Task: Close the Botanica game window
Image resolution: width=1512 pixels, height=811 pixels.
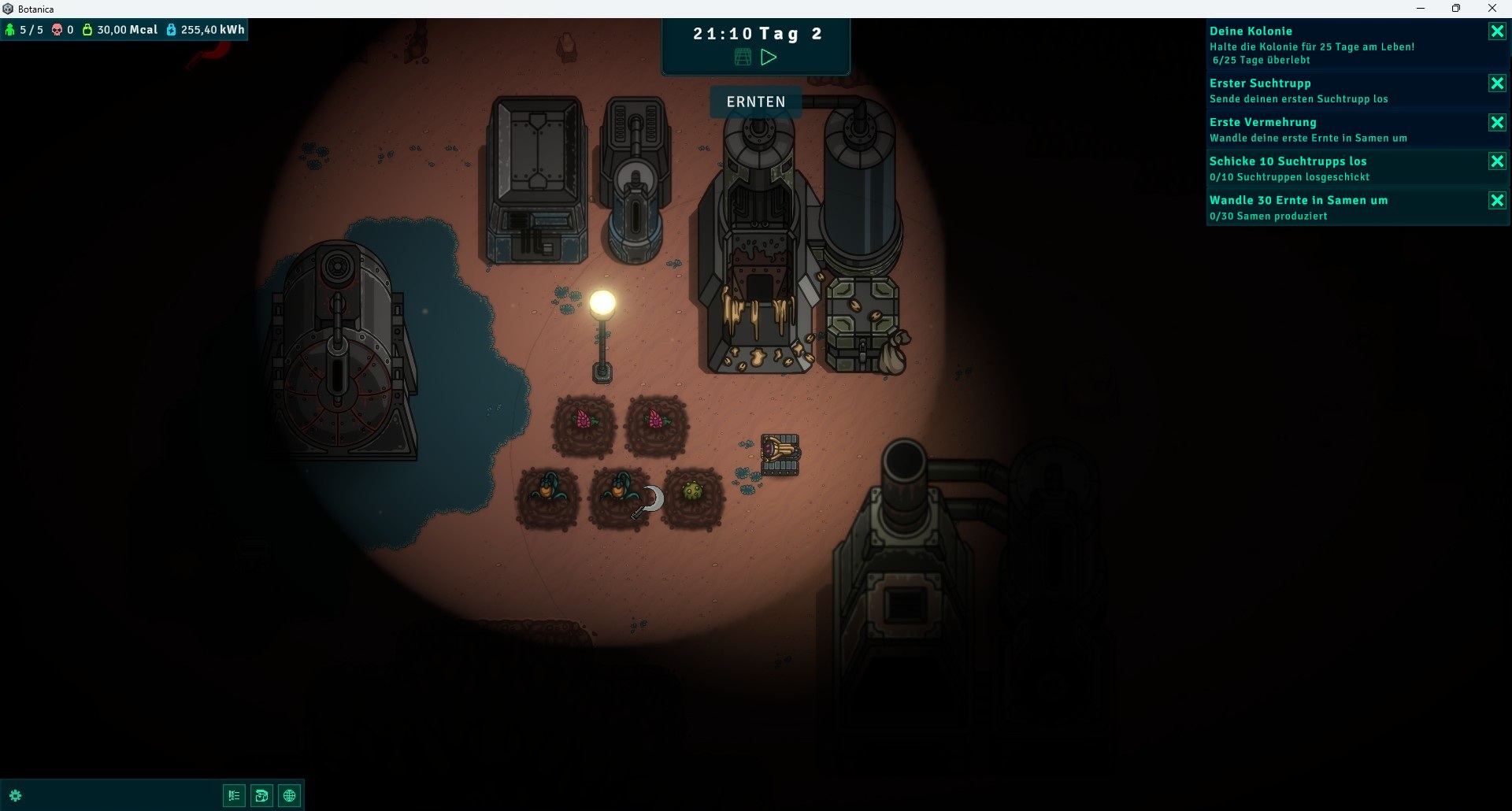Action: pyautogui.click(x=1492, y=9)
